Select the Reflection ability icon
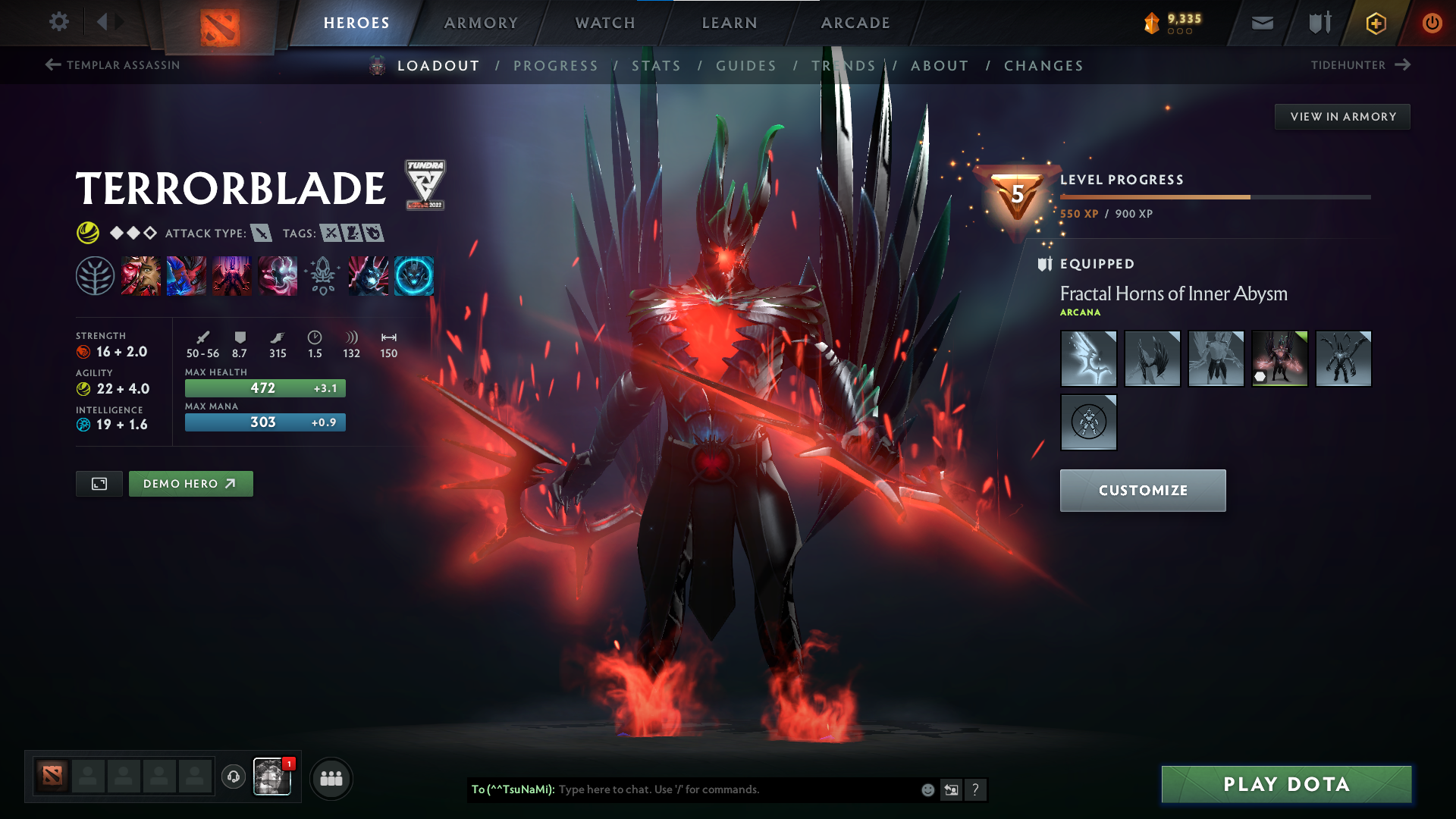 click(x=141, y=276)
